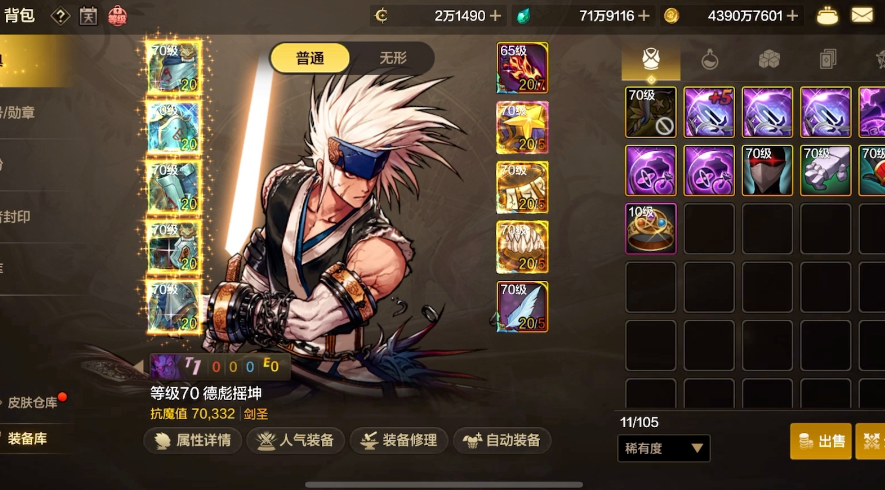Select the level 10 ring in inventory
885x490 pixels.
click(651, 229)
